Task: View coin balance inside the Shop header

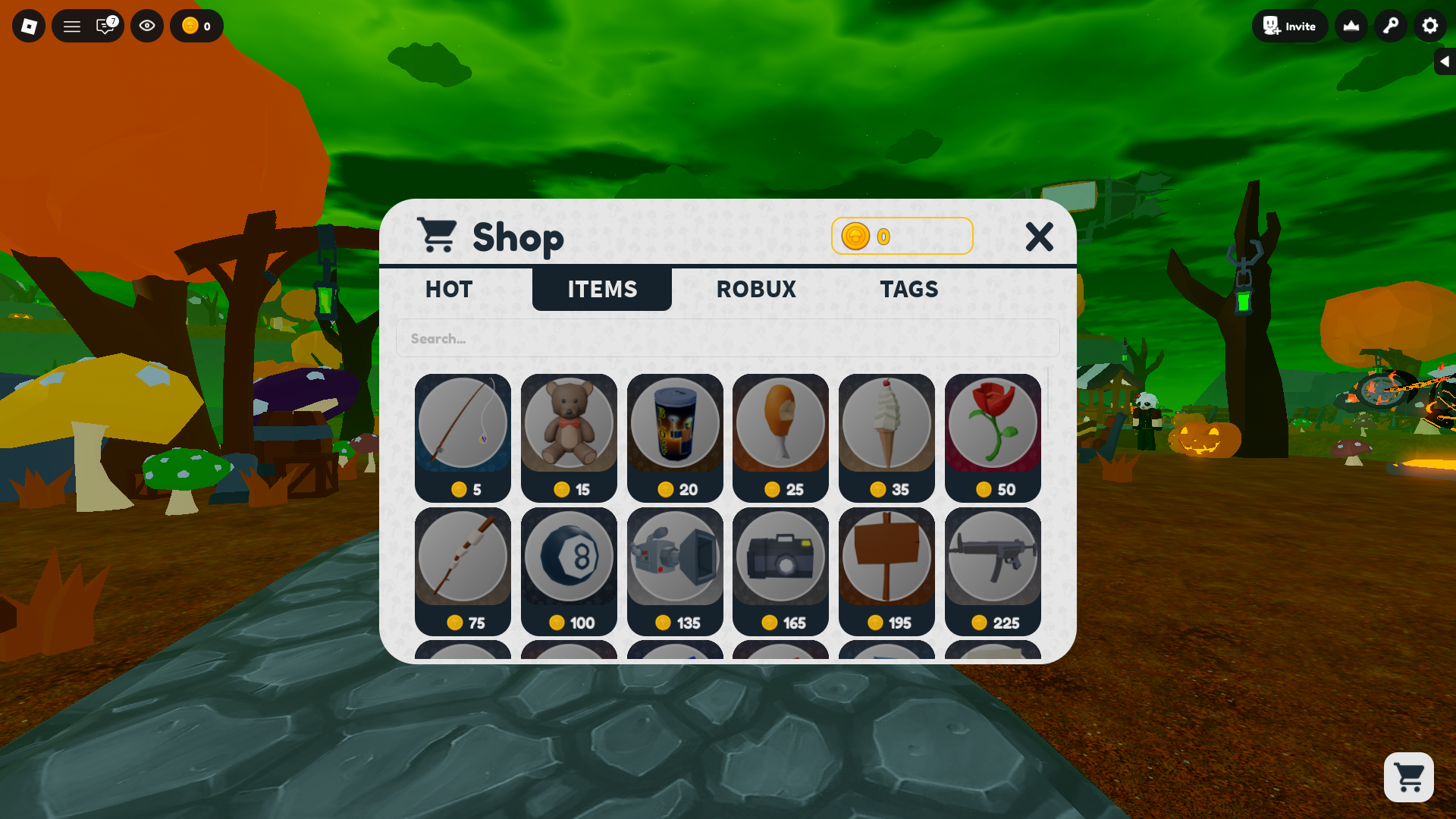Action: (x=902, y=236)
